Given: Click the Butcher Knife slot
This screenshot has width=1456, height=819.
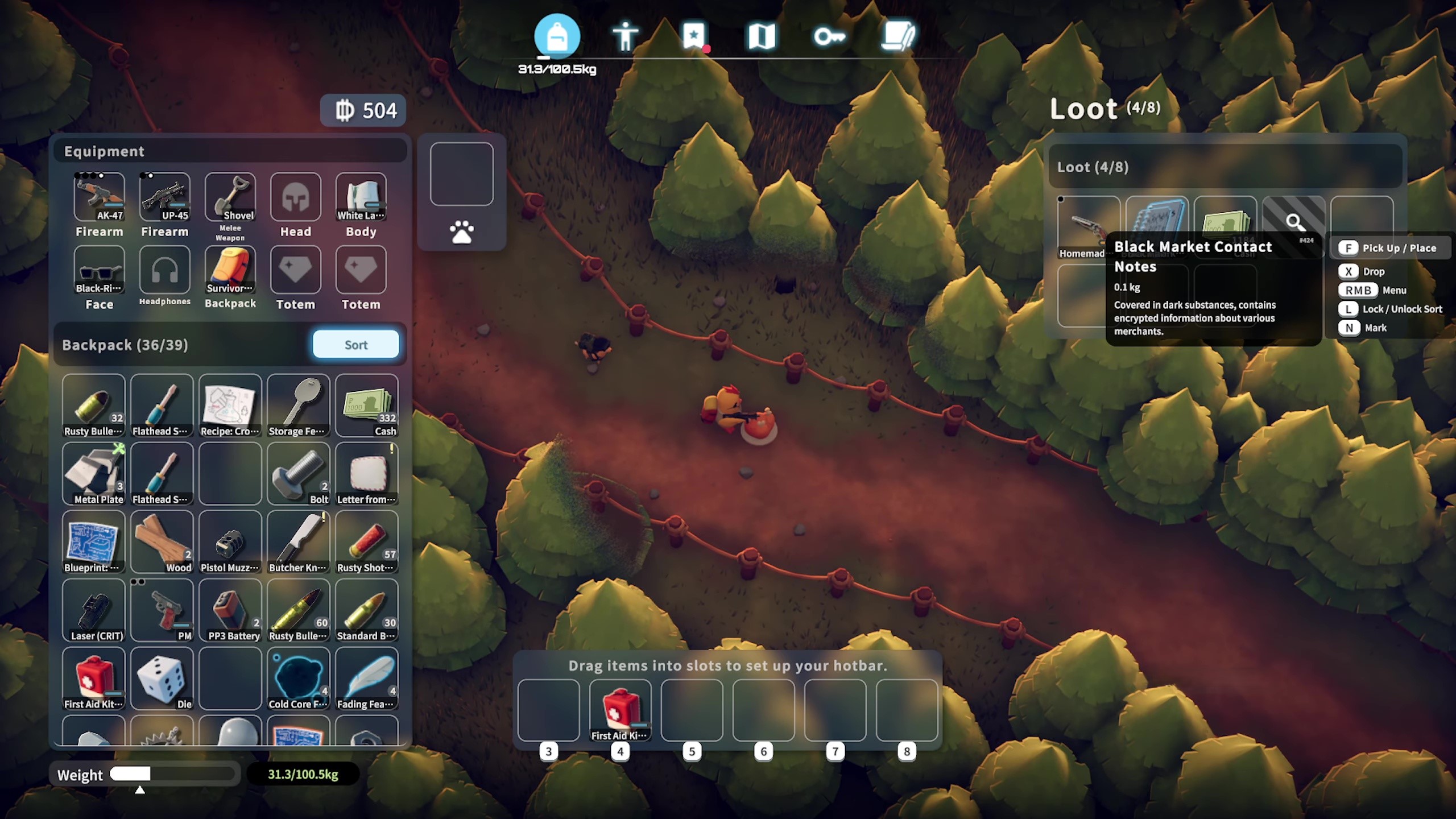Looking at the screenshot, I should [299, 541].
